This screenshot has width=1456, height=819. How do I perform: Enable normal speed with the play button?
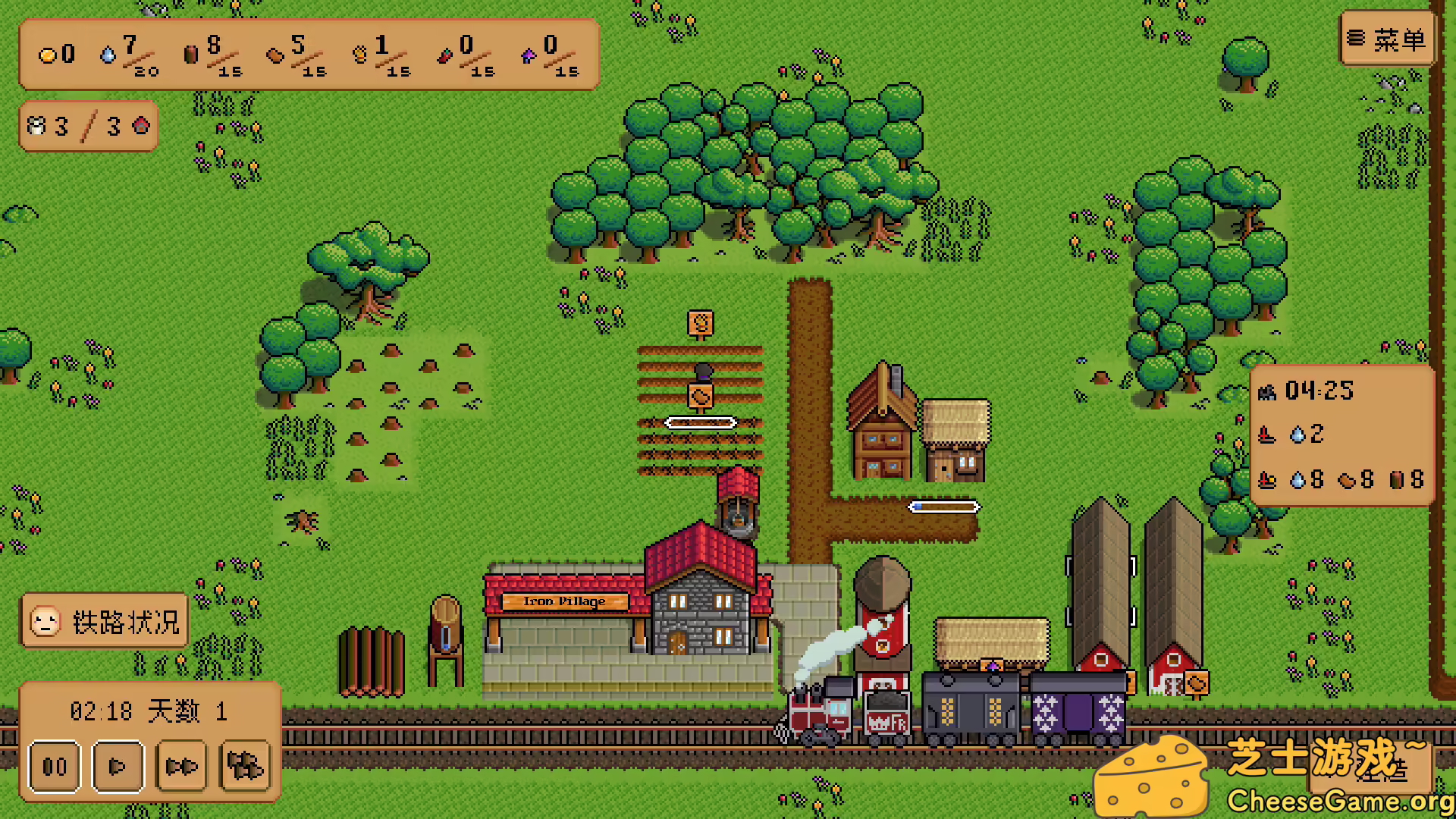117,767
